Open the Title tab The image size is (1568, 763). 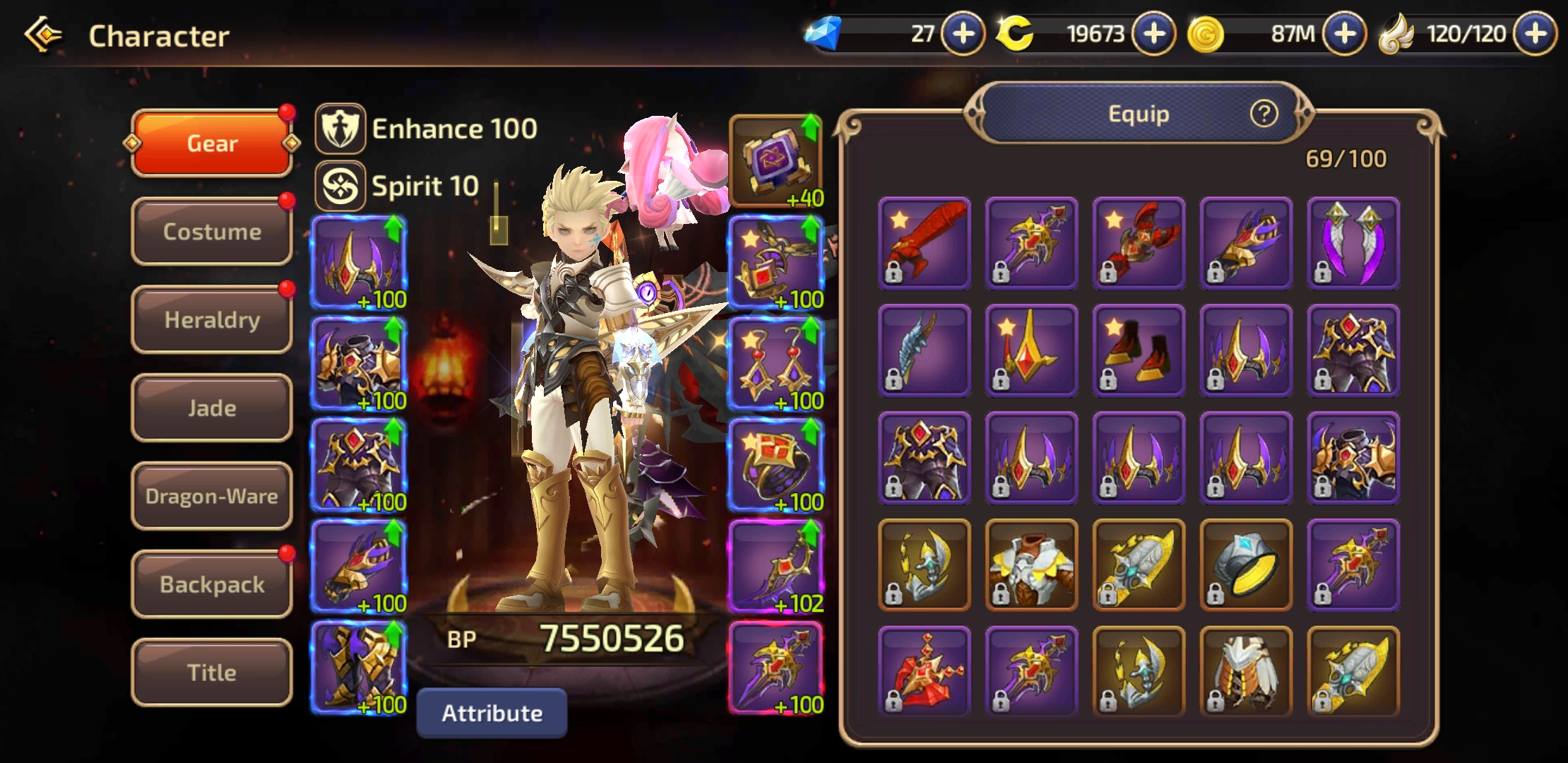pos(212,673)
